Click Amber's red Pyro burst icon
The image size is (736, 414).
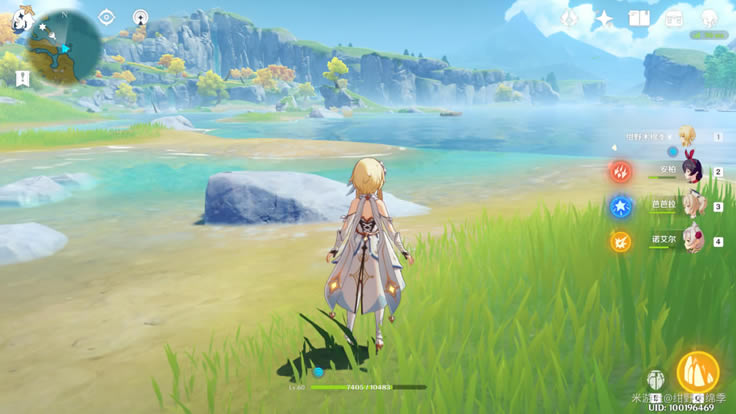point(621,172)
